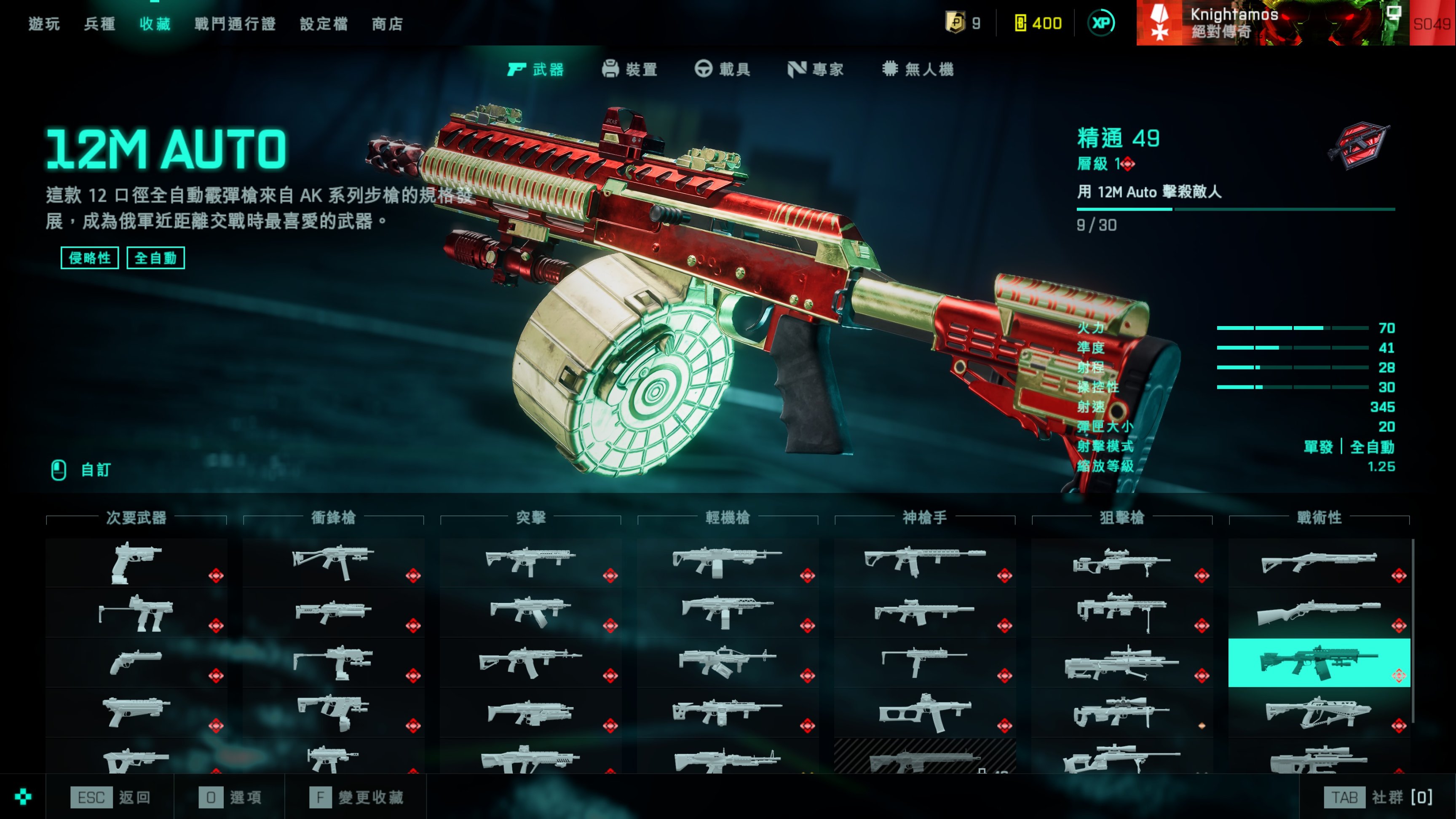
Task: Choose the first pistol under 次要武器
Action: (x=136, y=562)
